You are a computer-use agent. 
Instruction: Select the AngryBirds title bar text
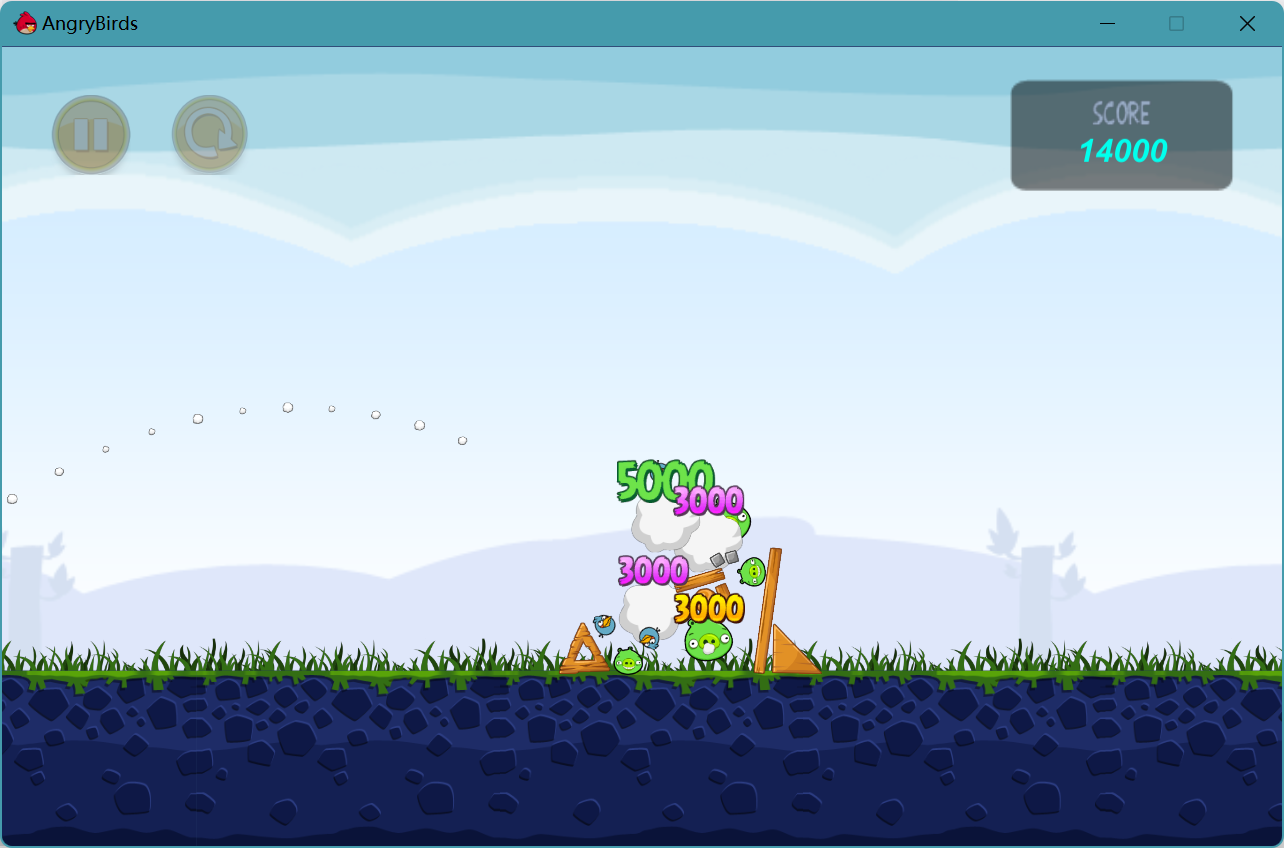click(88, 23)
